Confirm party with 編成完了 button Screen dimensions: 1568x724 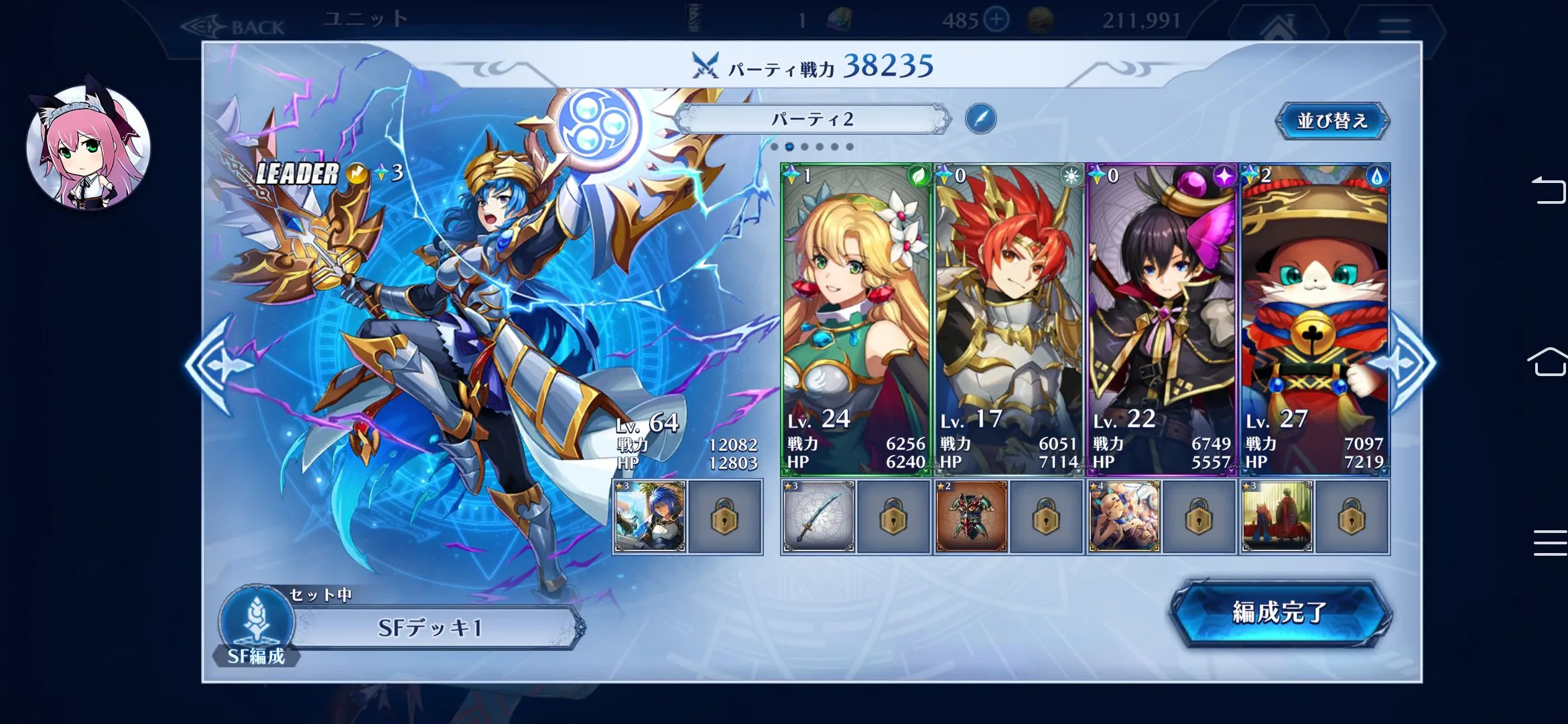(x=1280, y=613)
